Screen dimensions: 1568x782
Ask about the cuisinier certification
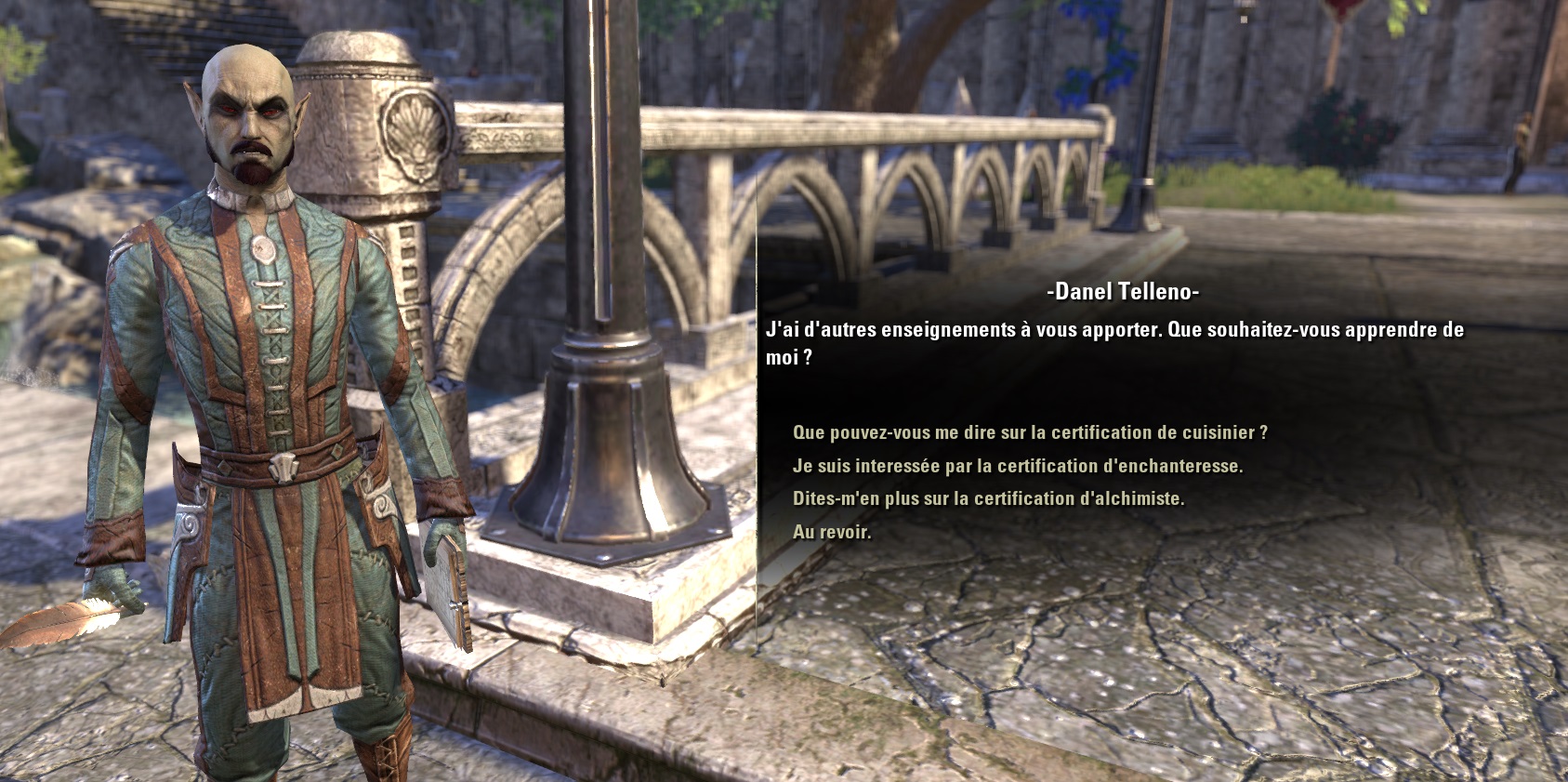click(1029, 432)
